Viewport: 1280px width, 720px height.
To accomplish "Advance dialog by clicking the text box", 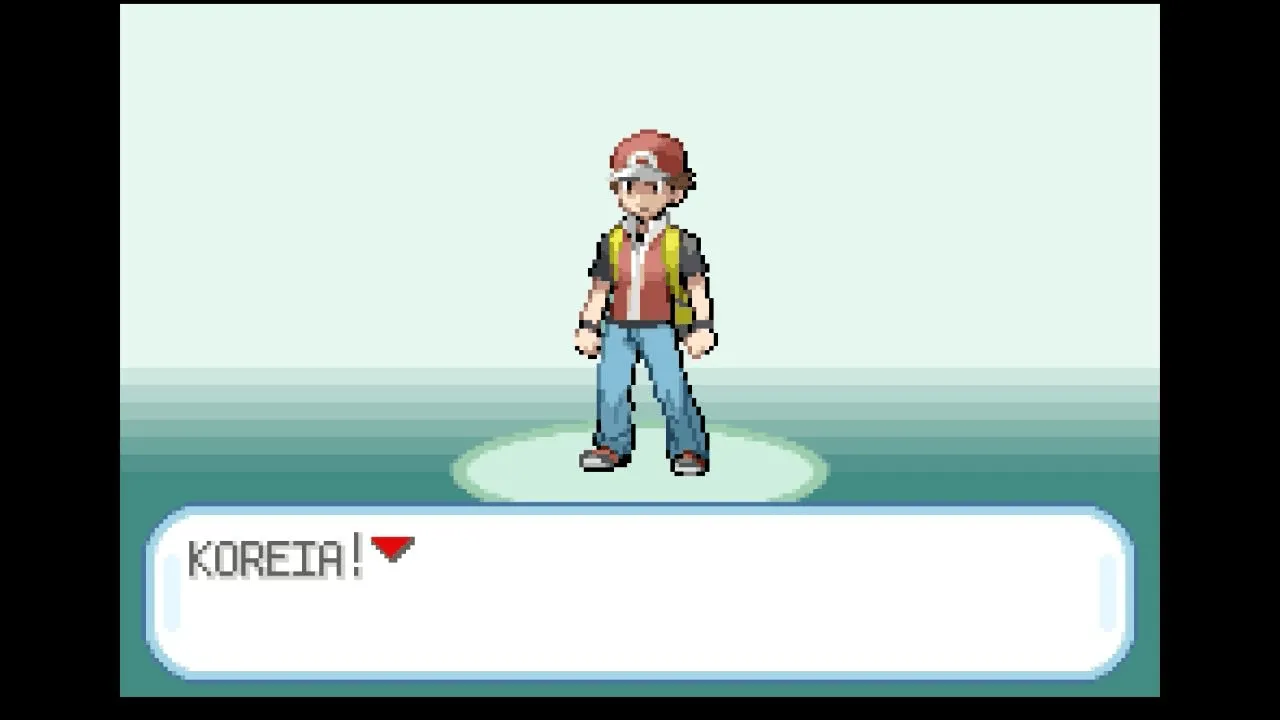I will pos(640,600).
